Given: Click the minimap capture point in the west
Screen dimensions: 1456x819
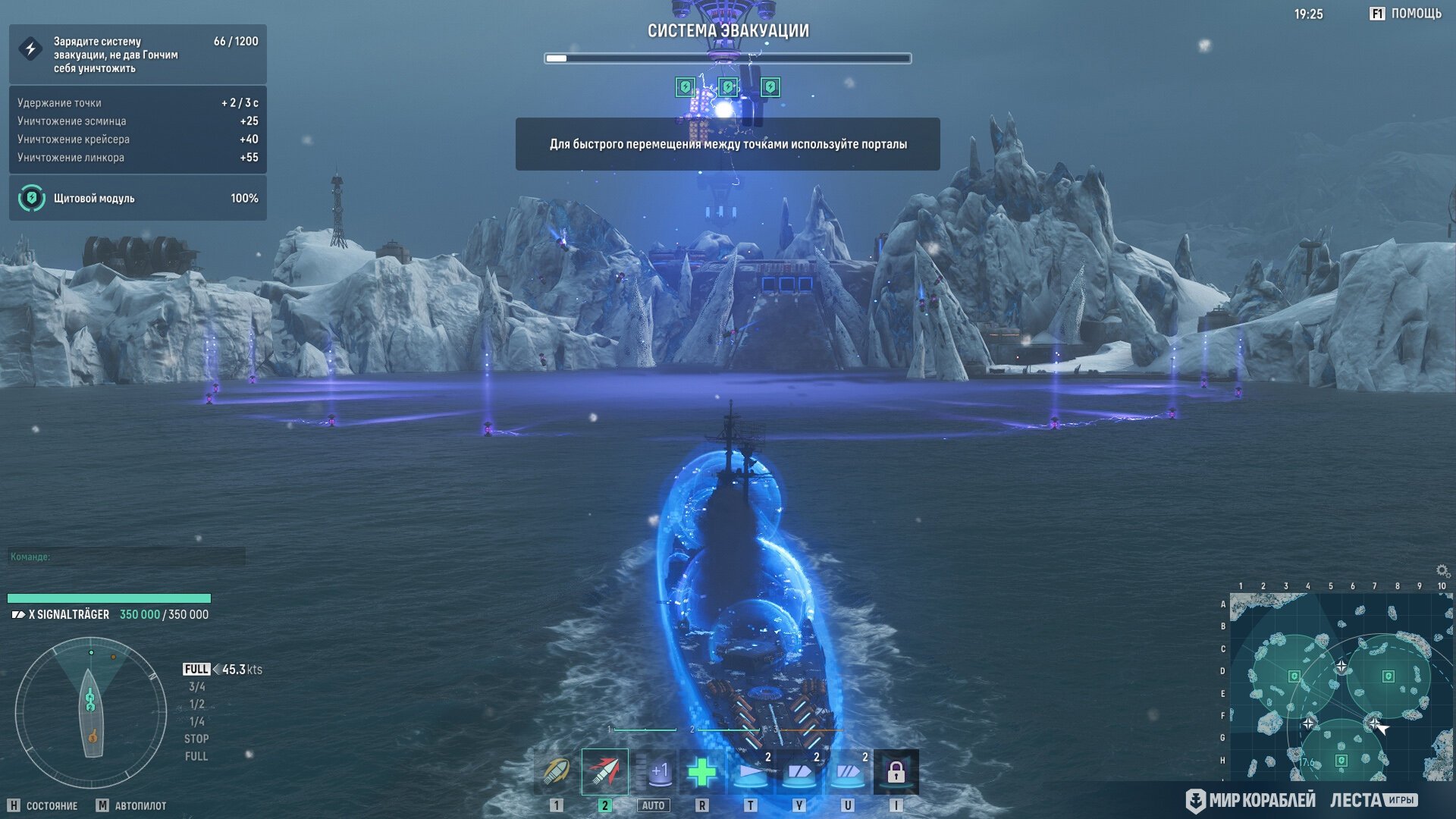Looking at the screenshot, I should point(1294,676).
